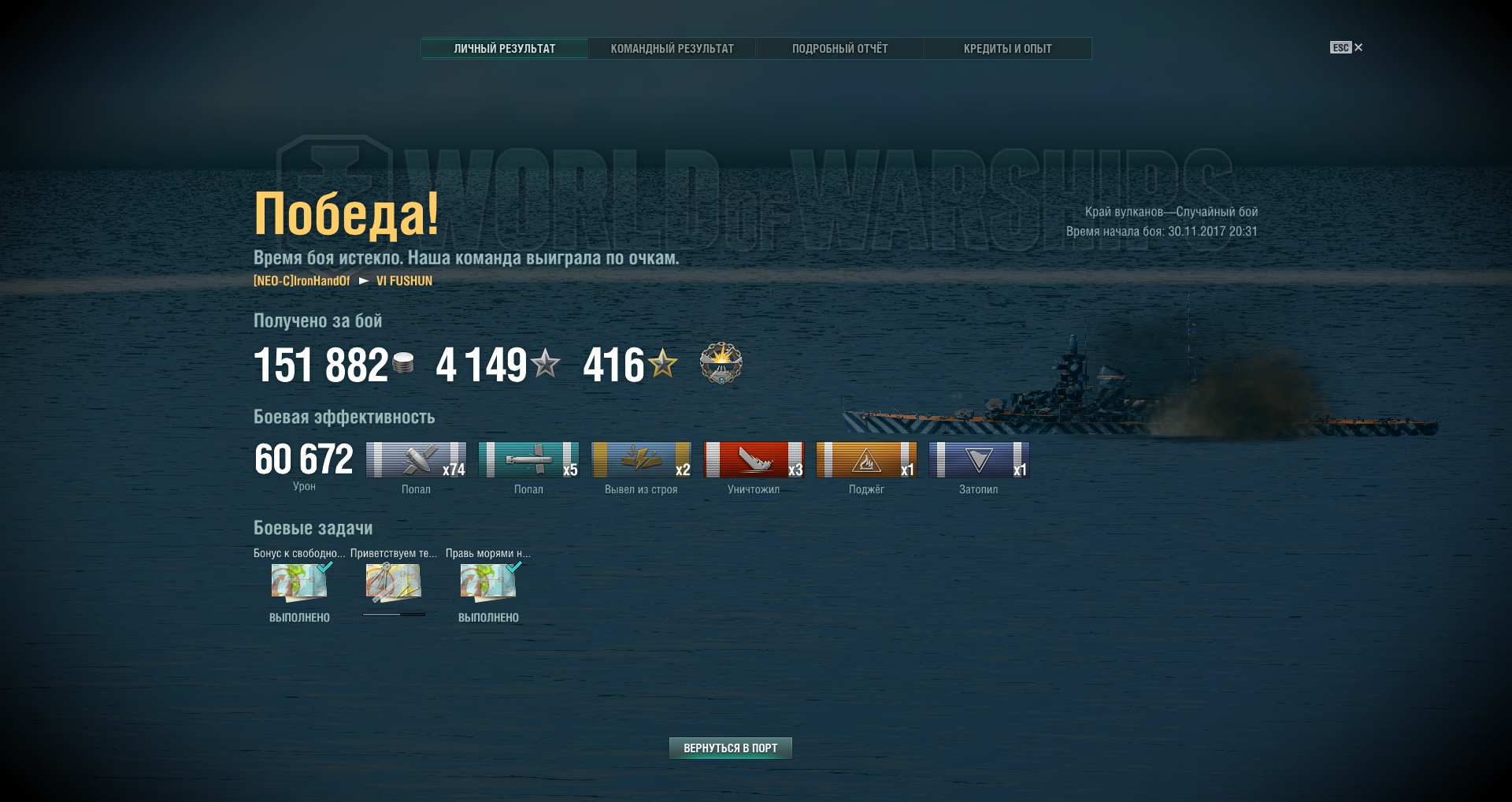1512x802 pixels.
Task: Select the torpedo hits ribbon x5
Action: [x=528, y=460]
